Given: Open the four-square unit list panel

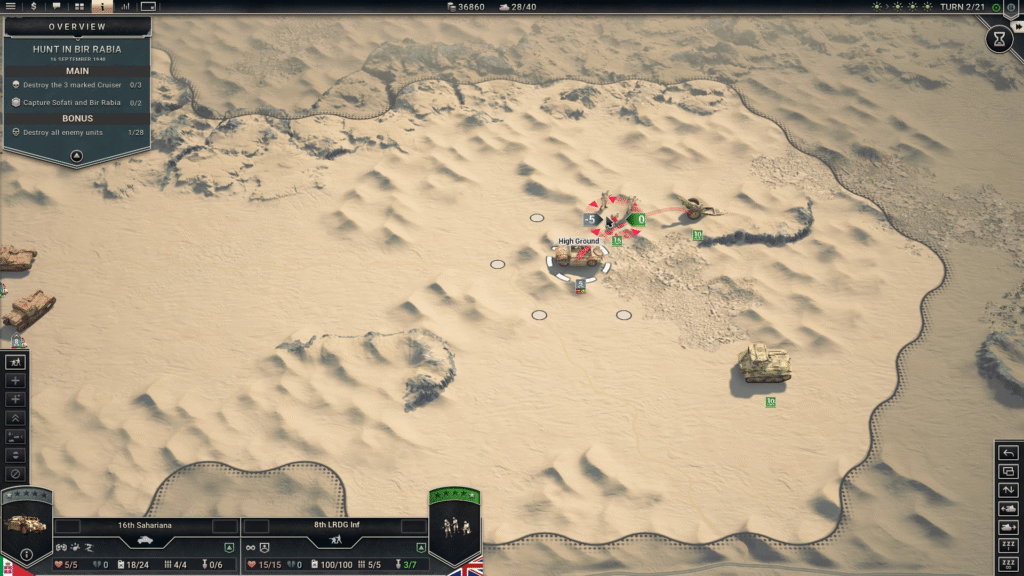Looking at the screenshot, I should [79, 7].
